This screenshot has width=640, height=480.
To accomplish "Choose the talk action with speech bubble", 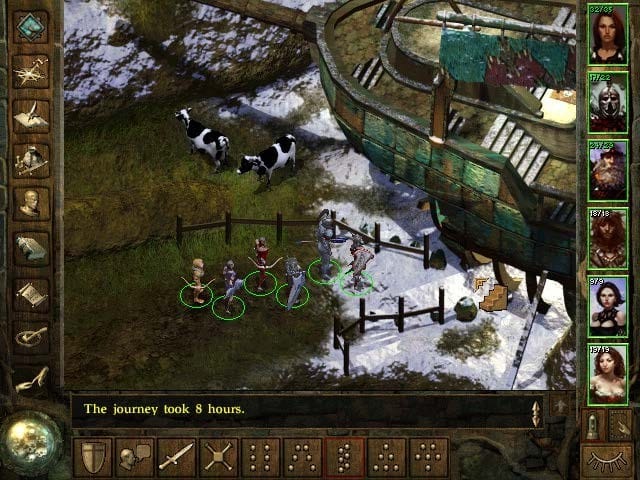I will (x=135, y=457).
